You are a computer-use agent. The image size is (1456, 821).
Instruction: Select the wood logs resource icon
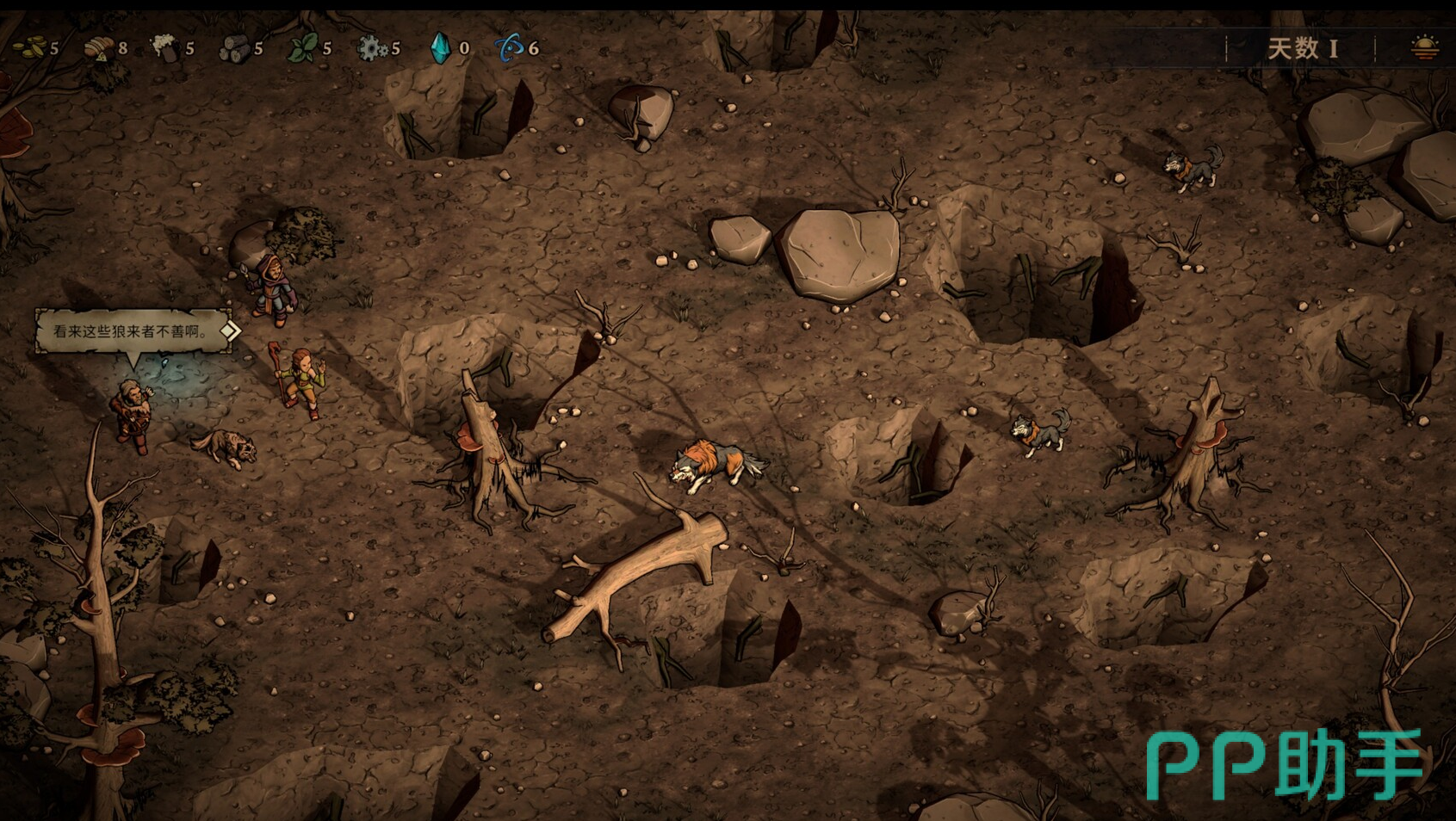click(x=233, y=48)
